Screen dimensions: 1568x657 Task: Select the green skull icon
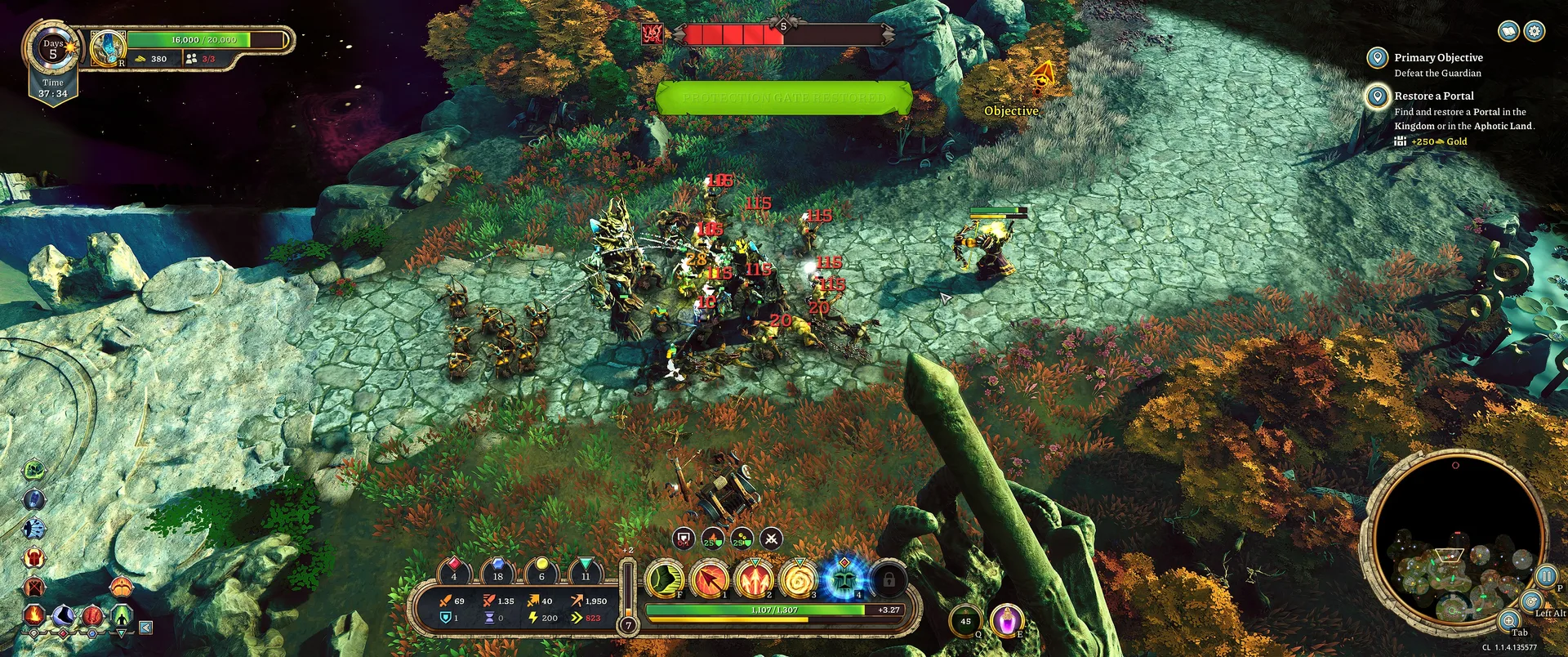[x=34, y=470]
